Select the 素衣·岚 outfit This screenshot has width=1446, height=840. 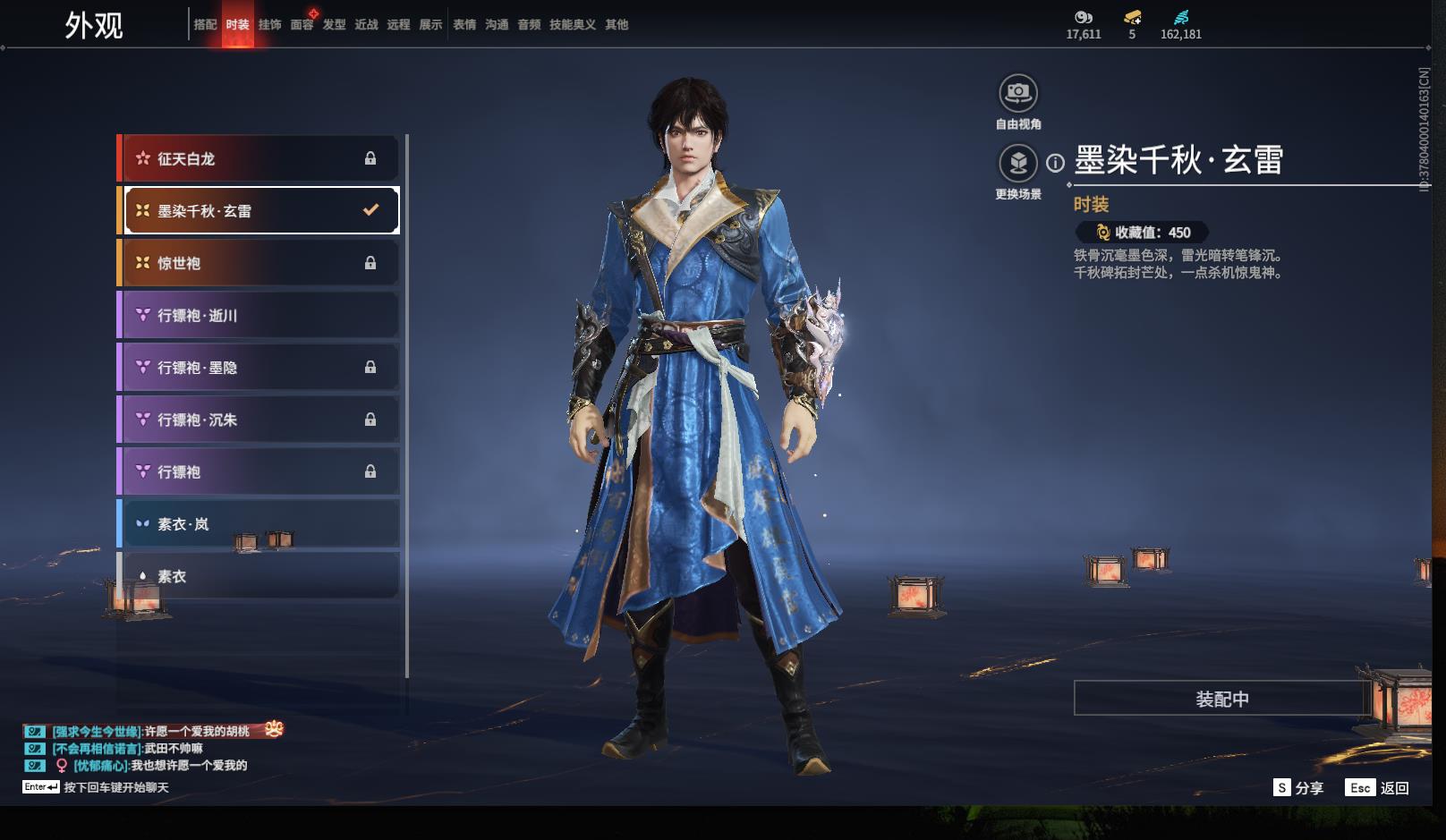tap(259, 524)
